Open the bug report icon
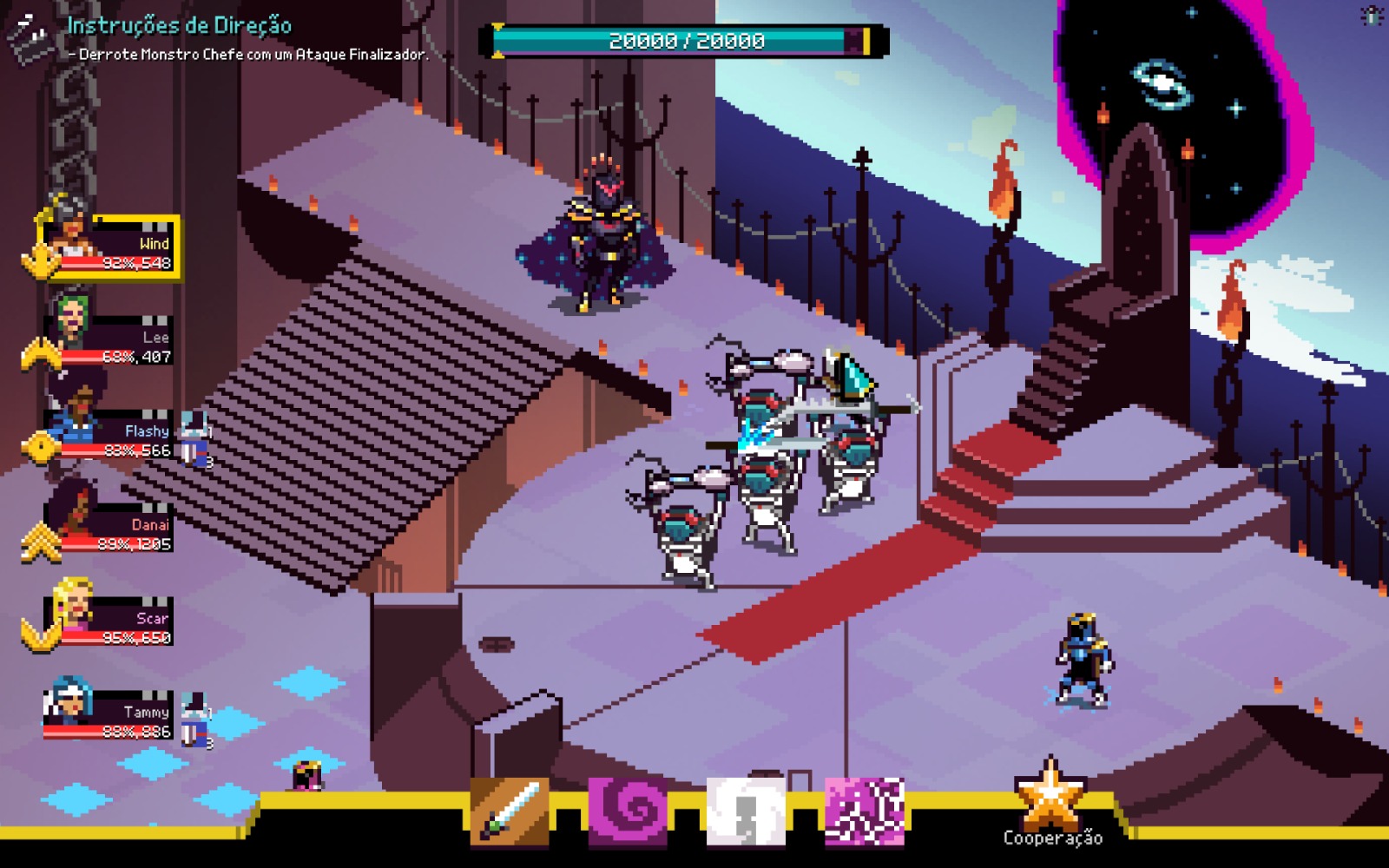Screen dimensions: 1389x868 click(1373, 16)
